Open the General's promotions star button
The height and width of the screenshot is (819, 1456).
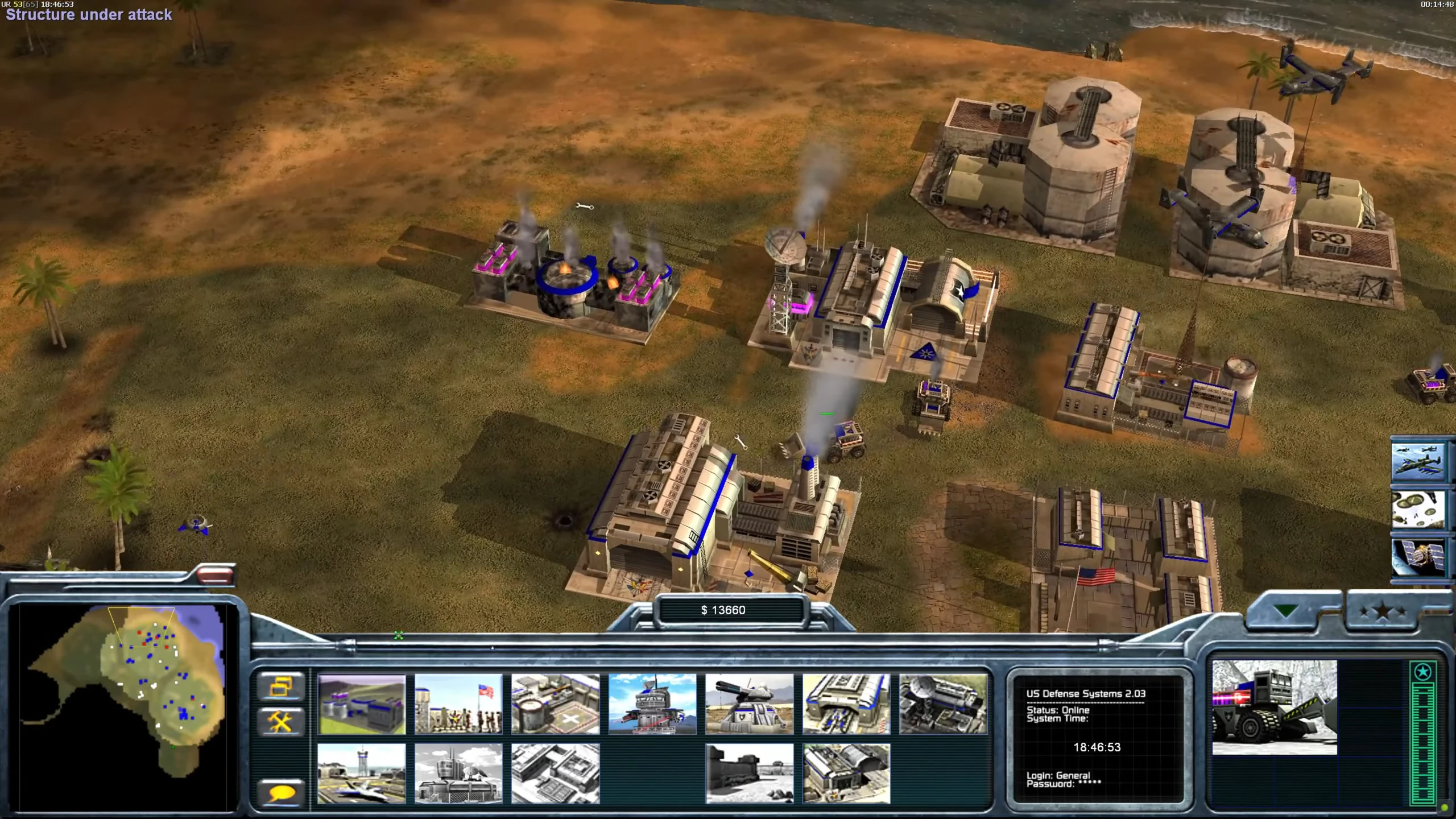[1382, 613]
